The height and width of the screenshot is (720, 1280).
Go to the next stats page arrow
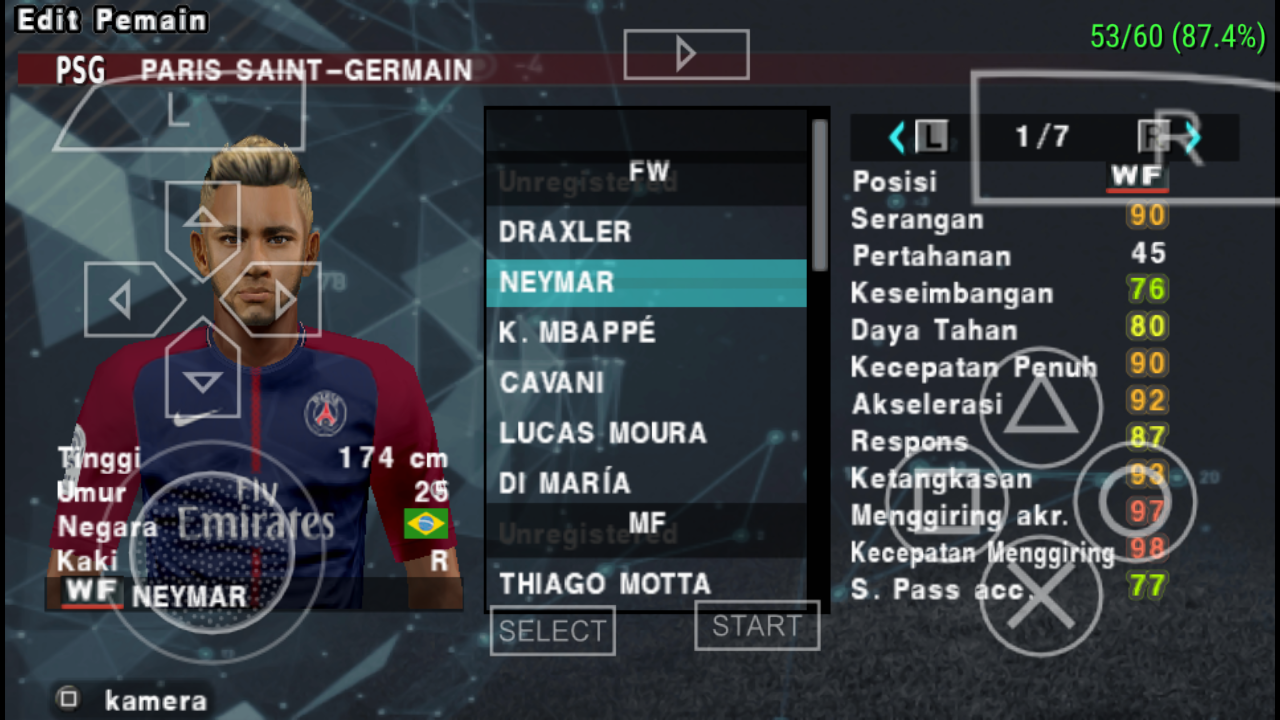1192,137
